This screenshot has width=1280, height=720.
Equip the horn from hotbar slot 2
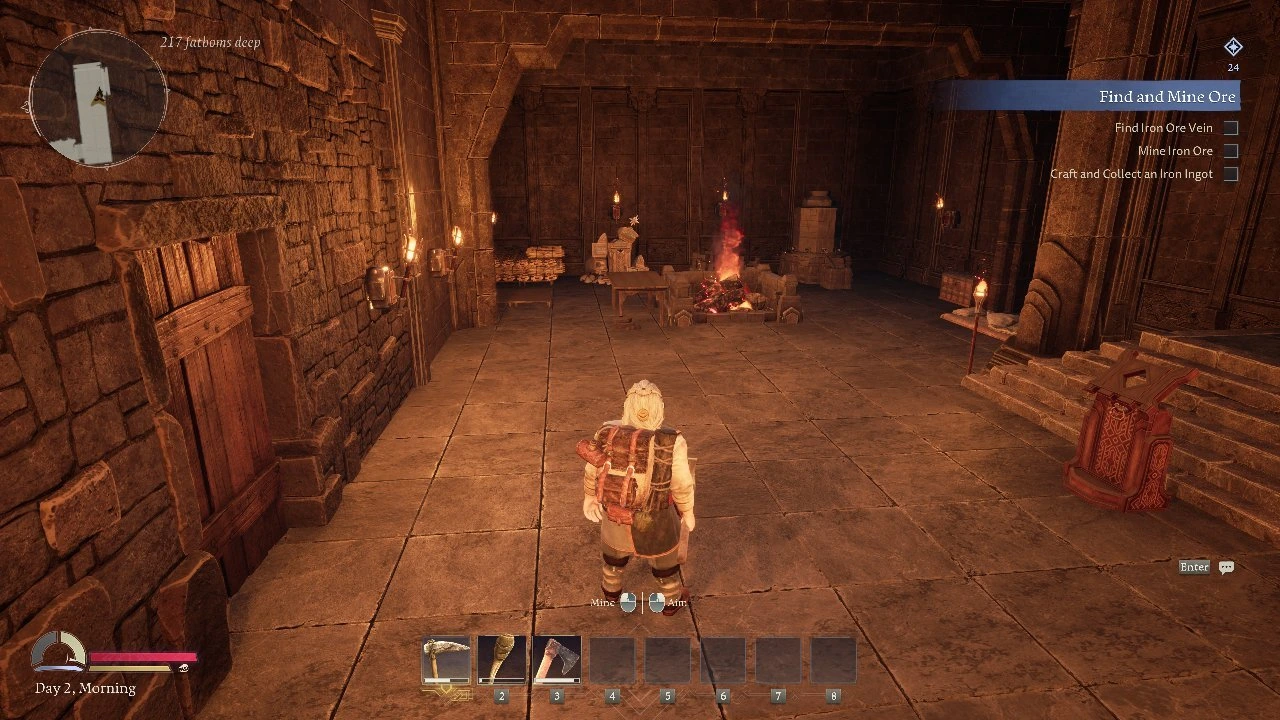pos(500,659)
